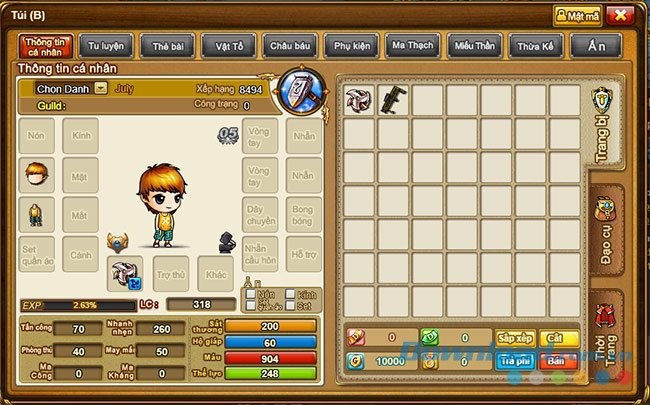650x405 pixels.
Task: Select the equipped hair slot
Action: (x=37, y=174)
